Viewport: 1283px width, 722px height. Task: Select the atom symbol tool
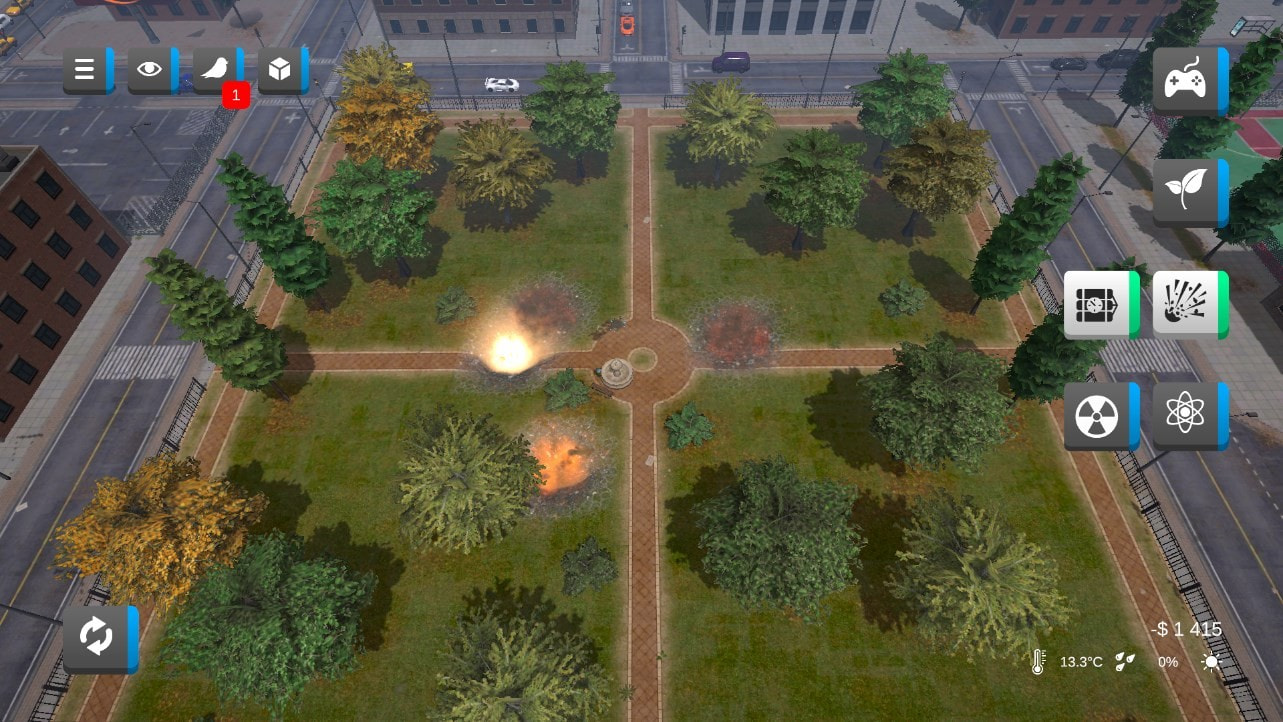[x=1188, y=415]
